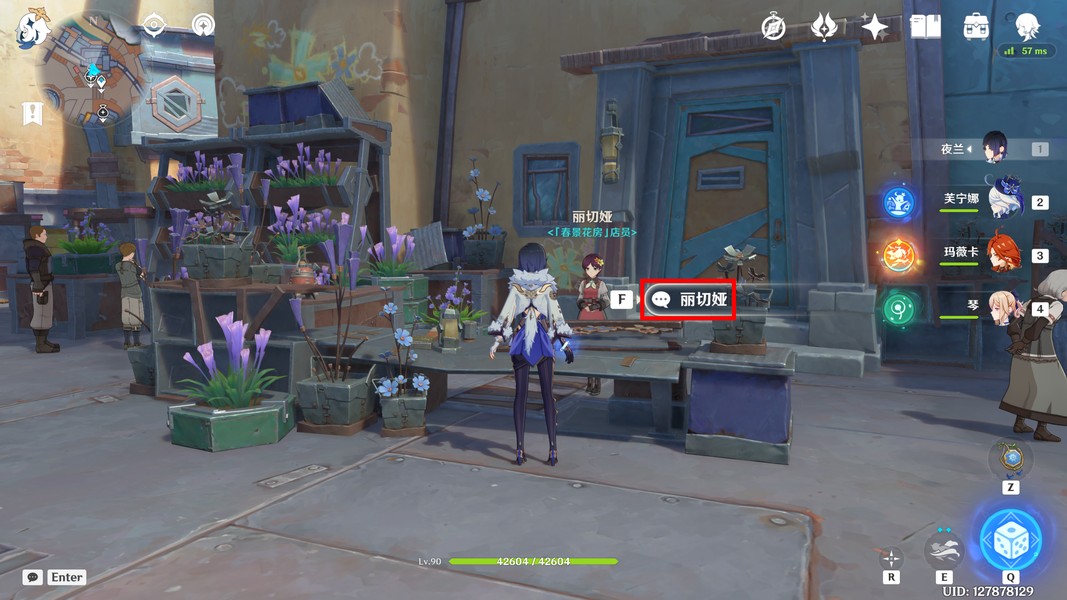
Task: Trigger 琴's green Elemental Burst icon
Action: click(x=898, y=308)
